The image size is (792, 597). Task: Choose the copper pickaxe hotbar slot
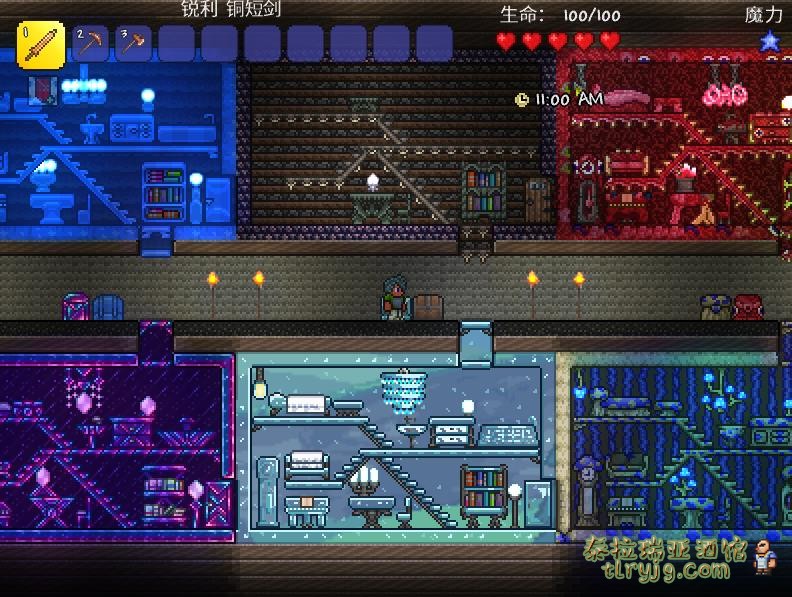[x=90, y=44]
